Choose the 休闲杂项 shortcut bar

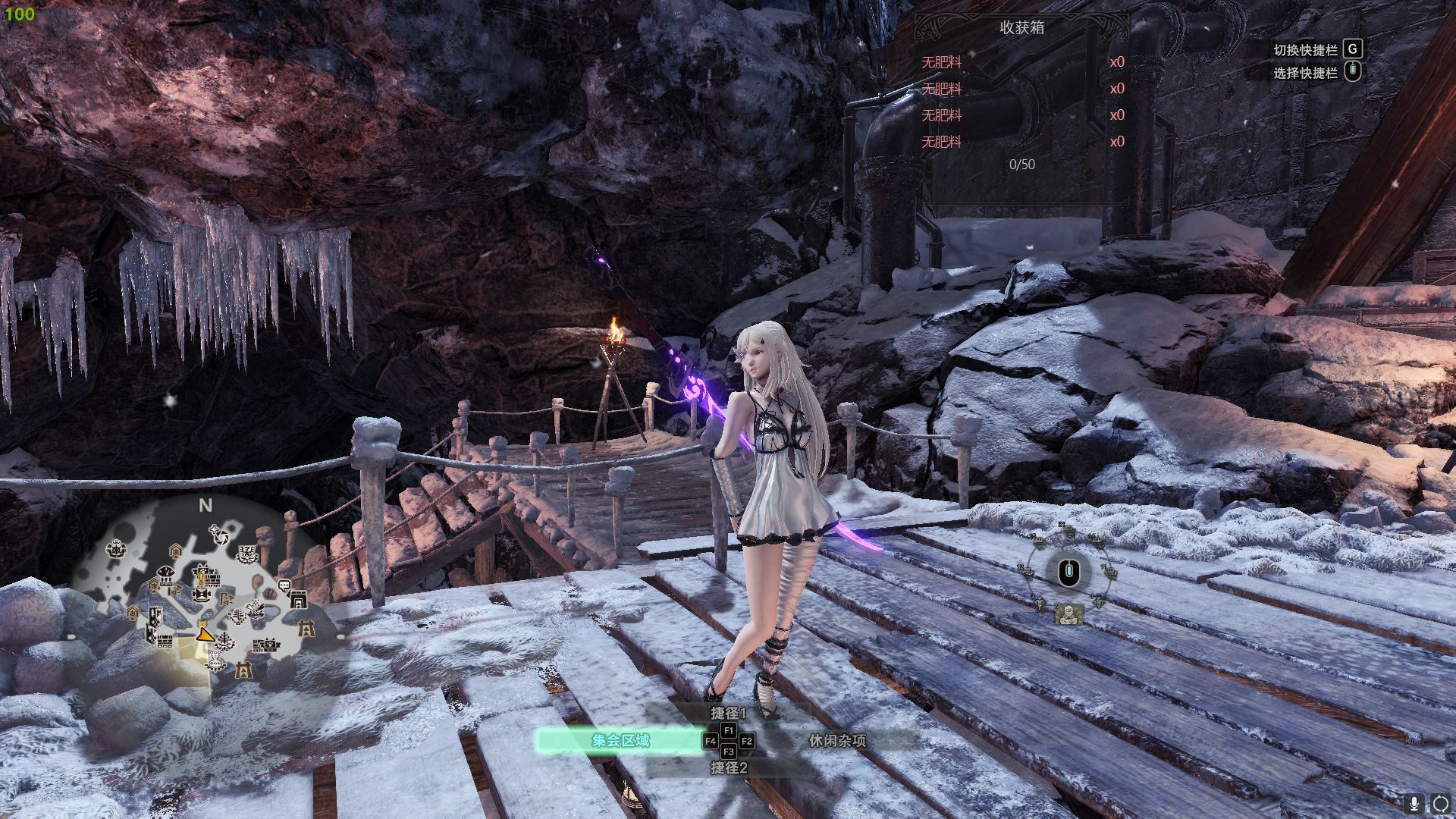(x=837, y=740)
